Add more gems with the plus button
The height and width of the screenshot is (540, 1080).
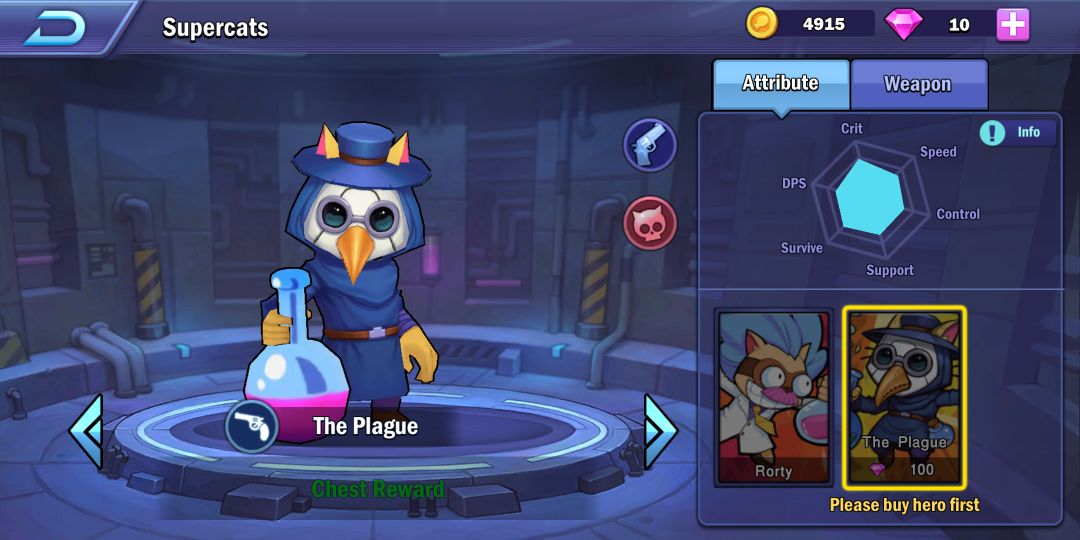pyautogui.click(x=1012, y=25)
